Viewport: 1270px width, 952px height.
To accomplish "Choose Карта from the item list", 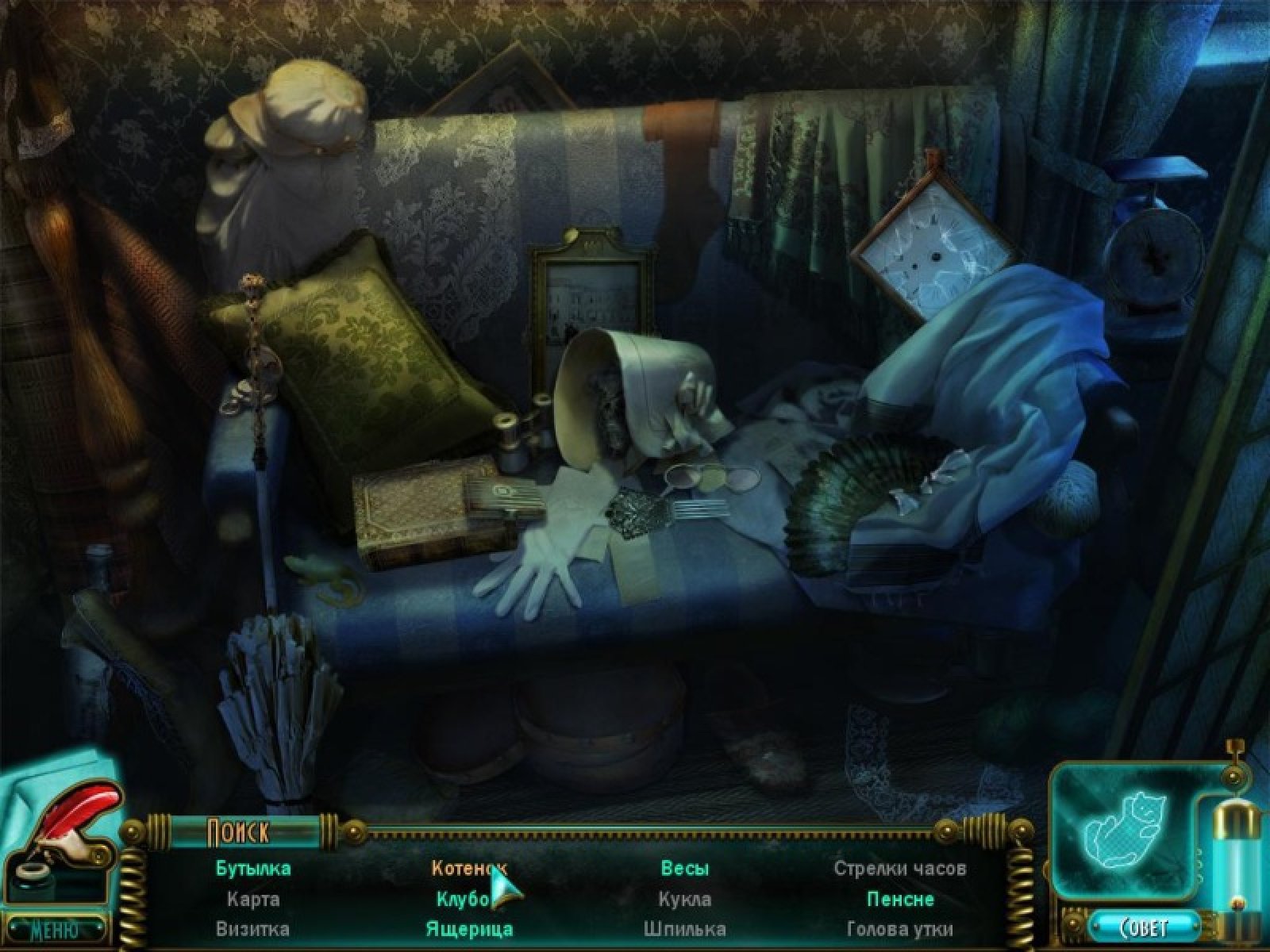I will coord(253,899).
